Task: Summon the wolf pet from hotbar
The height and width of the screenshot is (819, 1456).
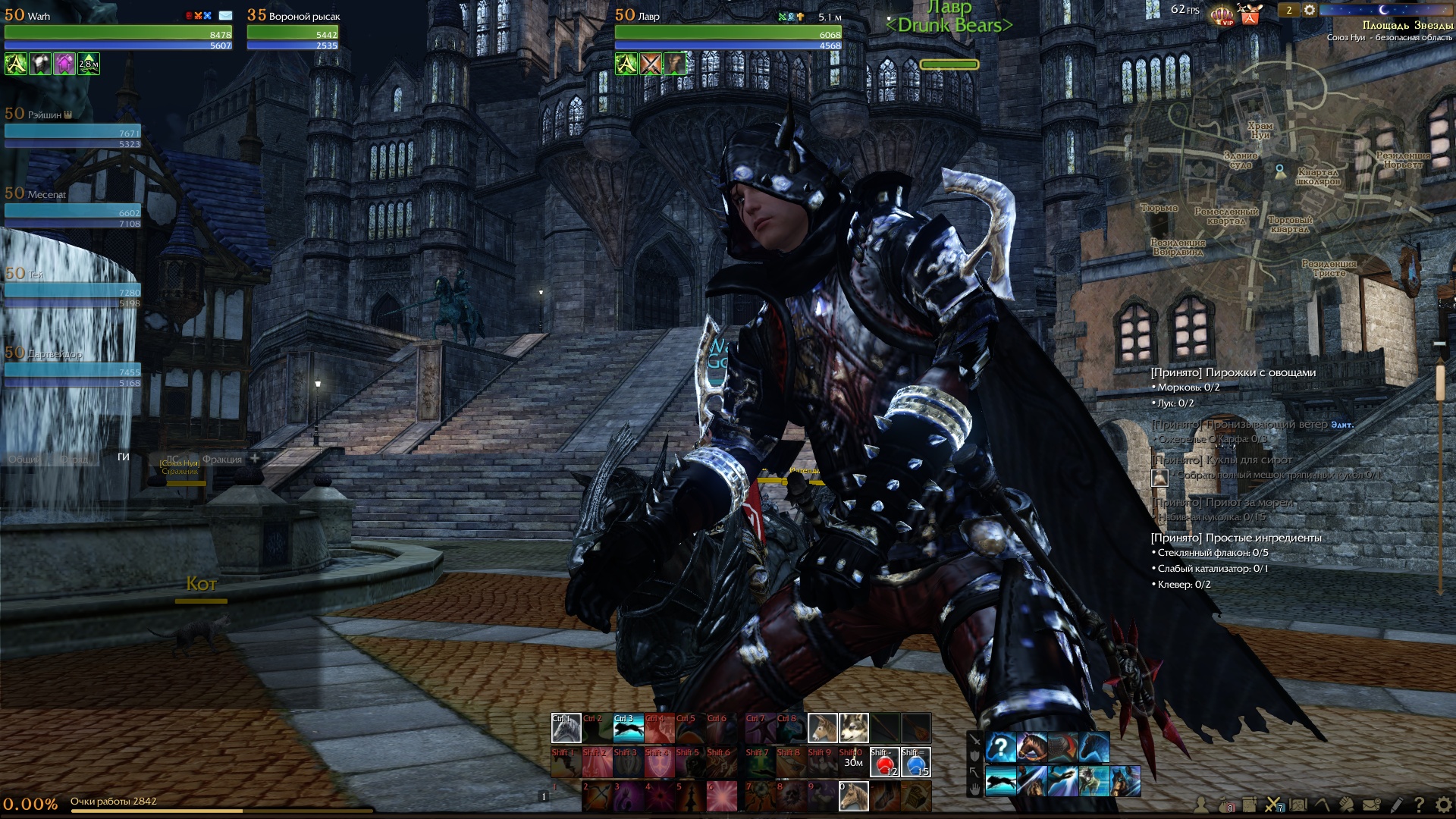Action: [x=853, y=728]
